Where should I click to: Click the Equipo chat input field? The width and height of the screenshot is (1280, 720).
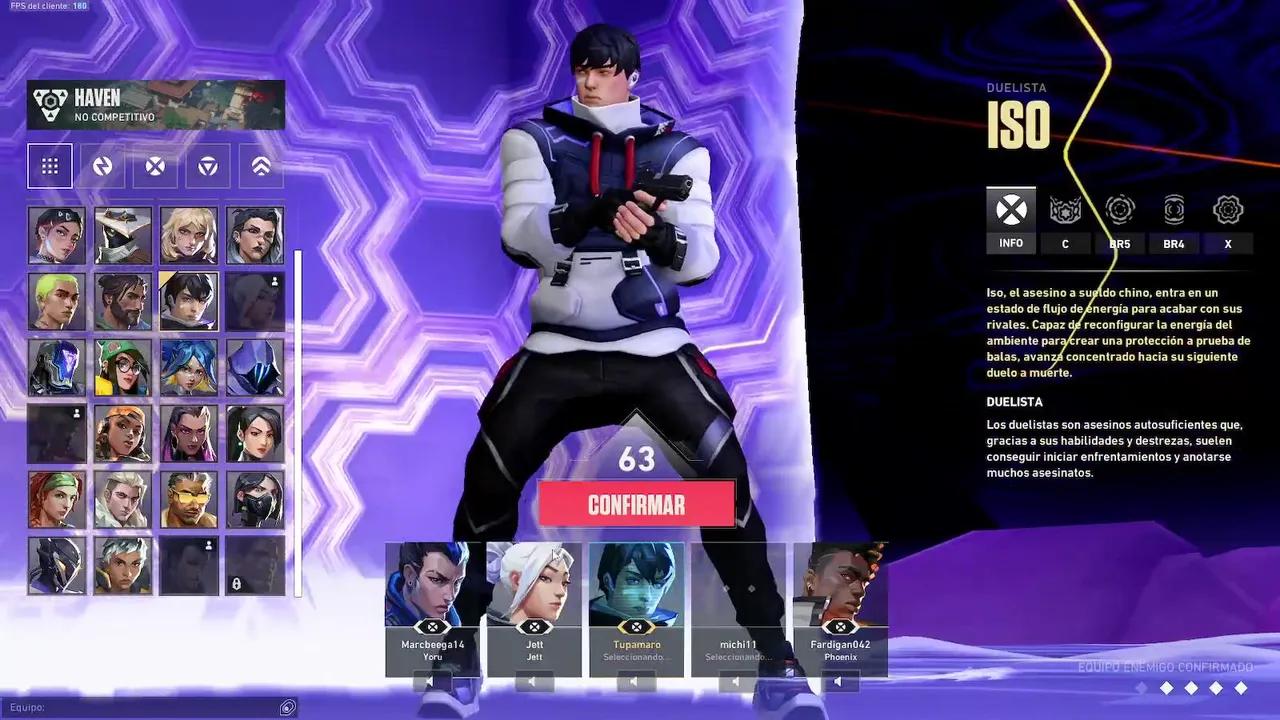tap(150, 707)
